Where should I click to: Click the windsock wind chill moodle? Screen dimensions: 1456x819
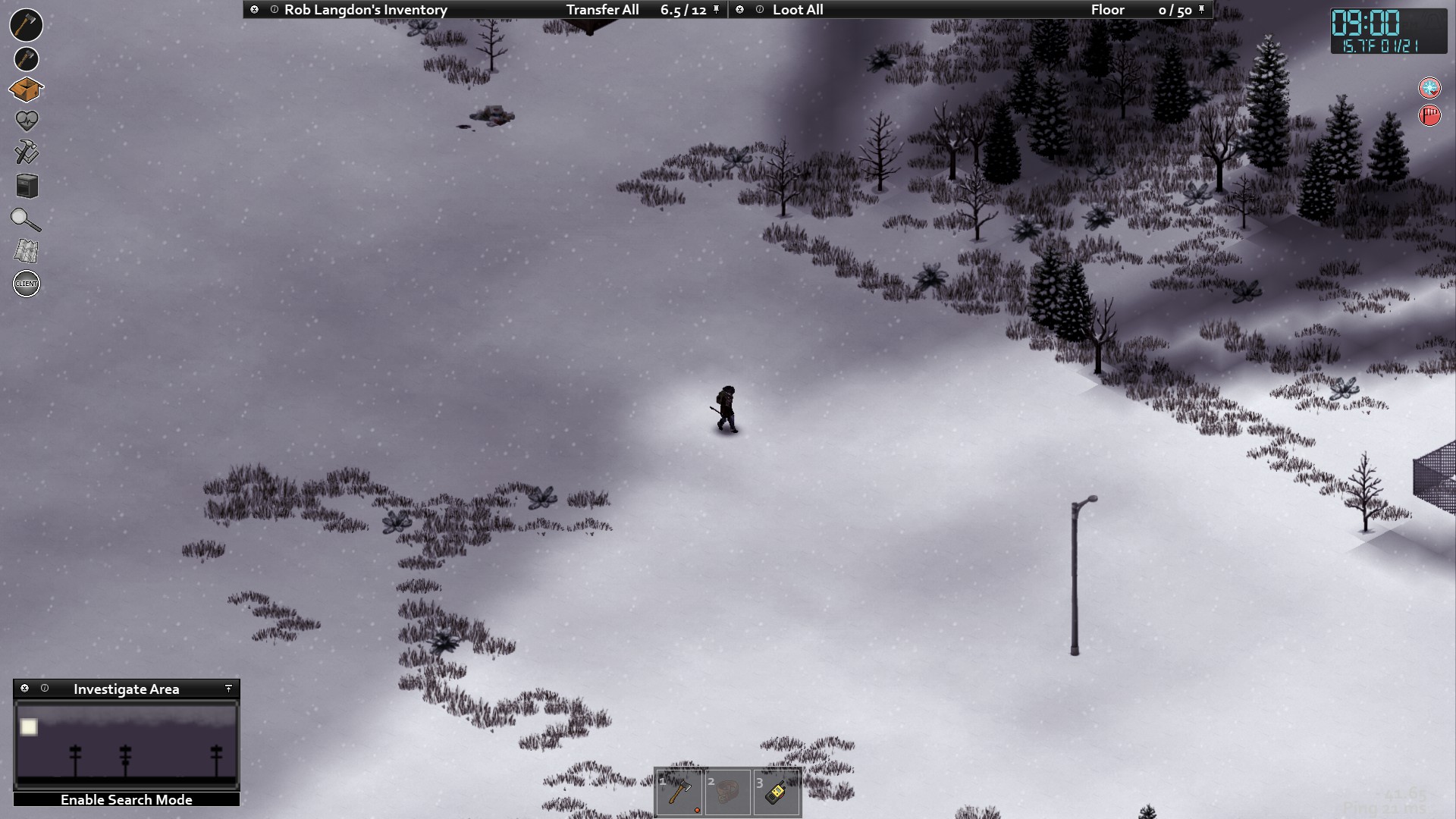tap(1429, 116)
